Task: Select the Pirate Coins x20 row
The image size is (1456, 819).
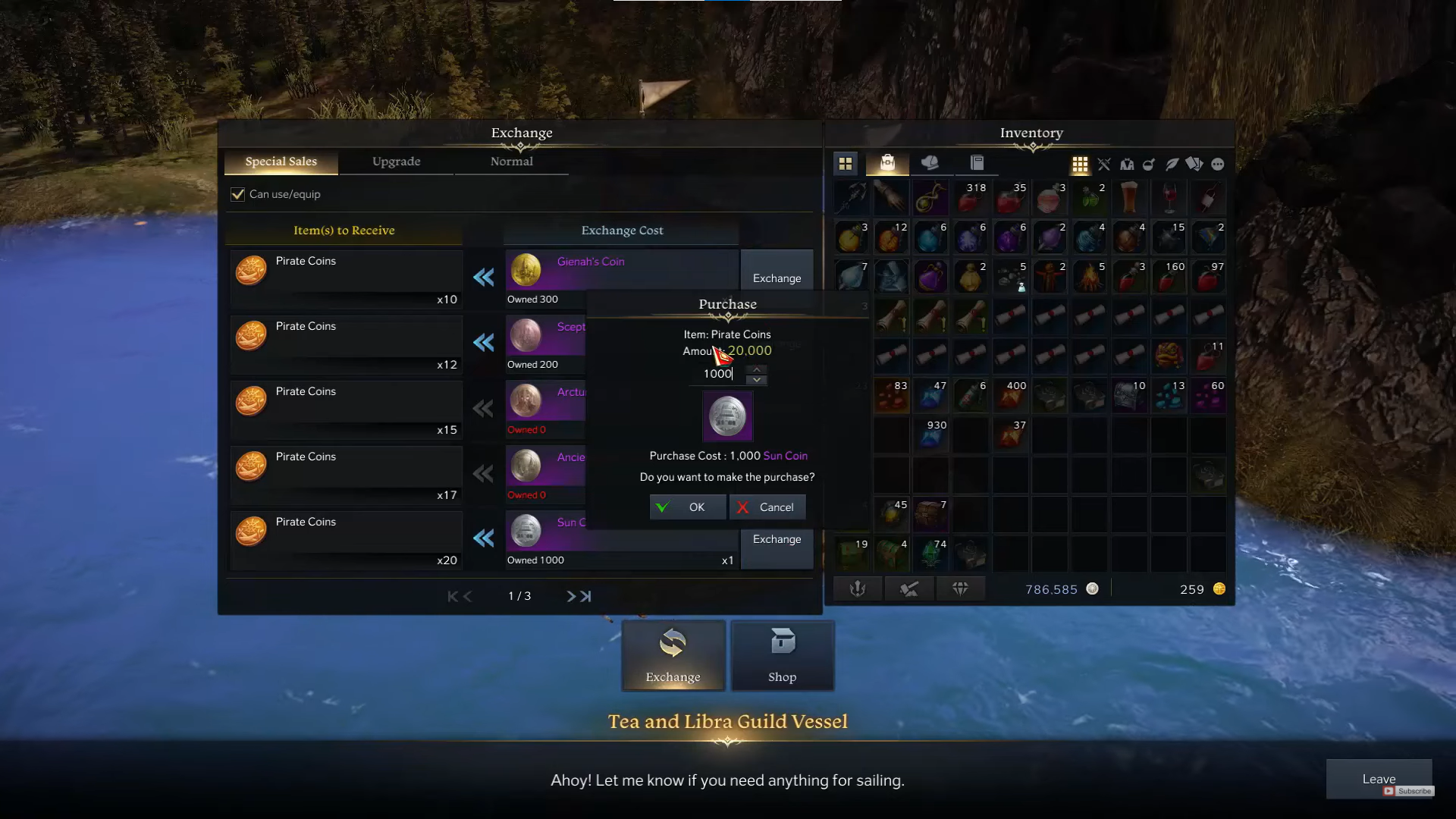Action: [346, 539]
